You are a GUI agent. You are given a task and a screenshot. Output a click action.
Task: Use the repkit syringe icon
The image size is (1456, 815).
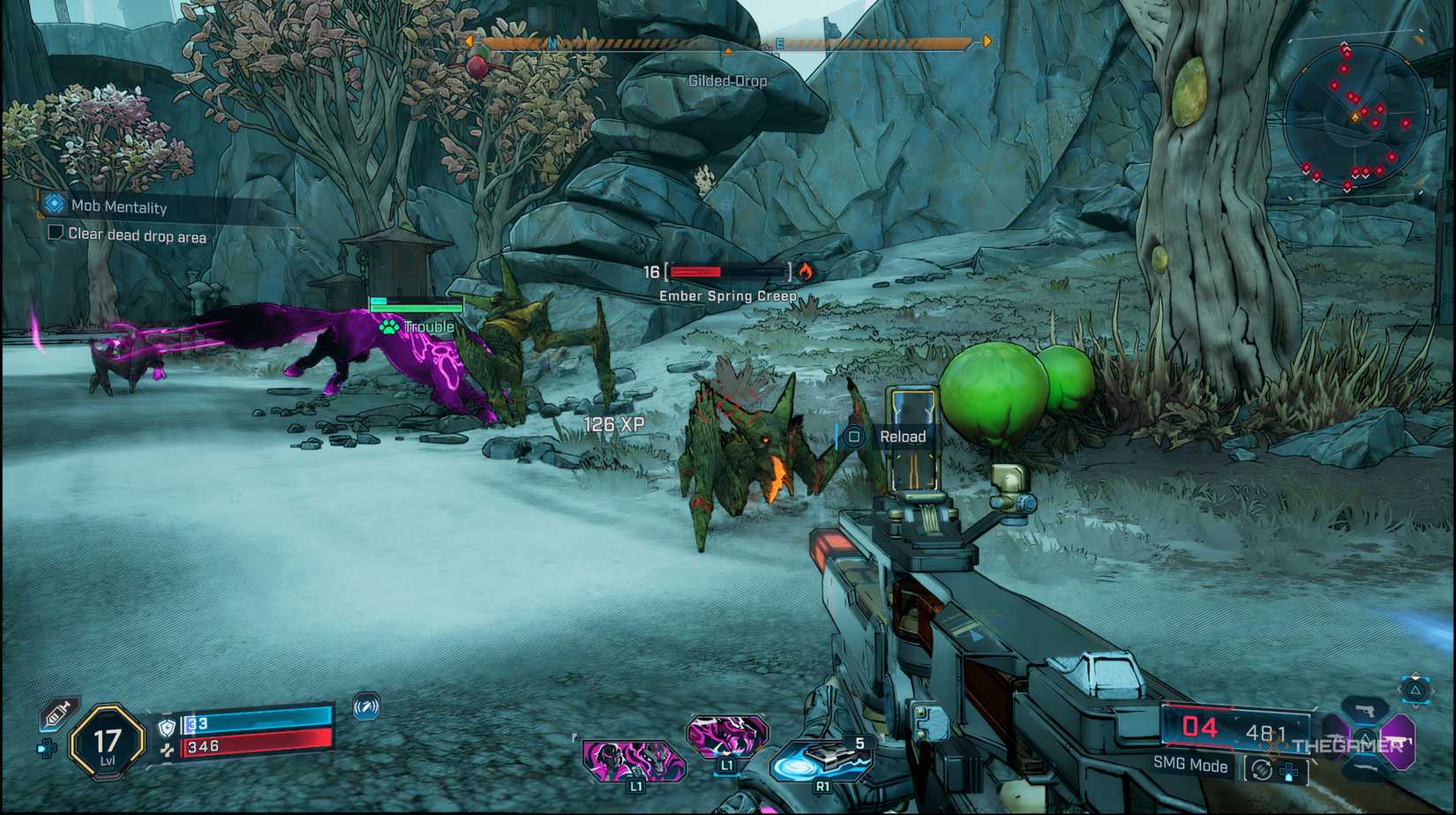click(x=58, y=711)
